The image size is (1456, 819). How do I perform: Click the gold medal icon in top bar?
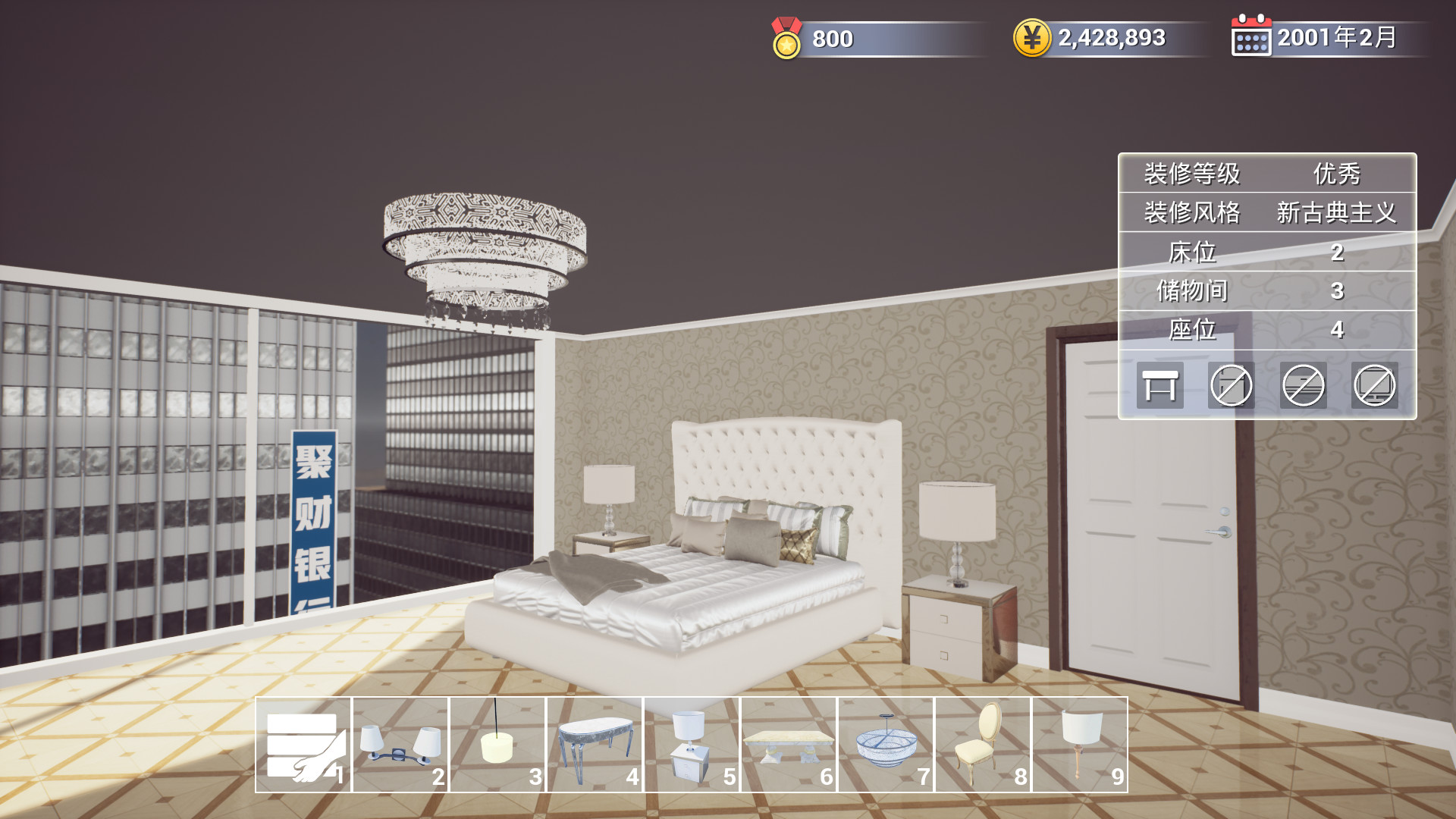[786, 38]
